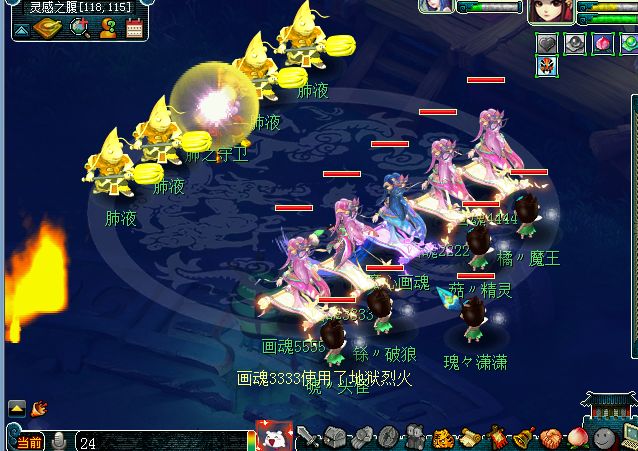This screenshot has height=451, width=638.
Task: Click the grey heart buff icon
Action: (547, 43)
